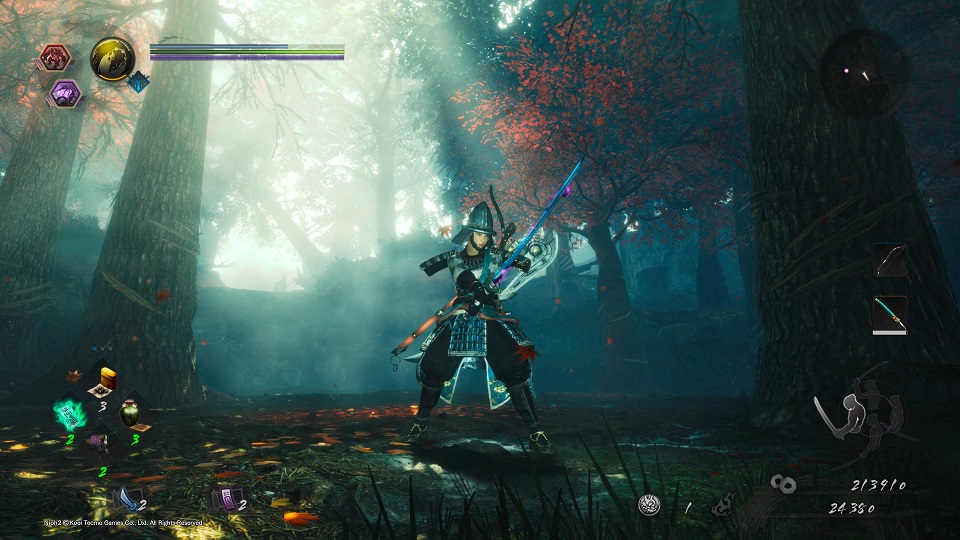Click the round silver crest icon
Viewport: 960px width, 540px height.
(651, 505)
